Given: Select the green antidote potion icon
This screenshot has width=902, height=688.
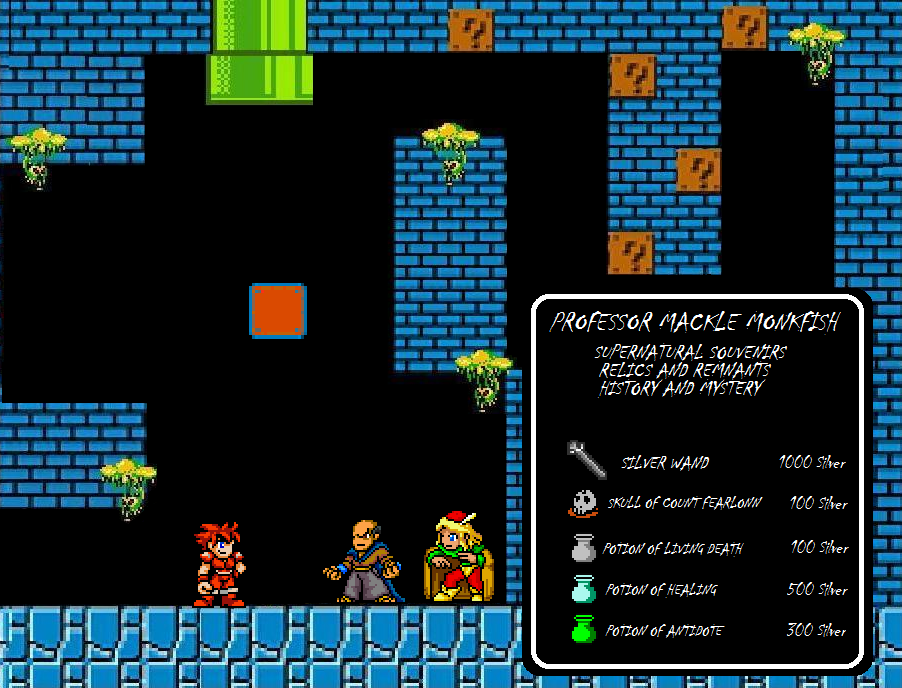Looking at the screenshot, I should (x=583, y=630).
